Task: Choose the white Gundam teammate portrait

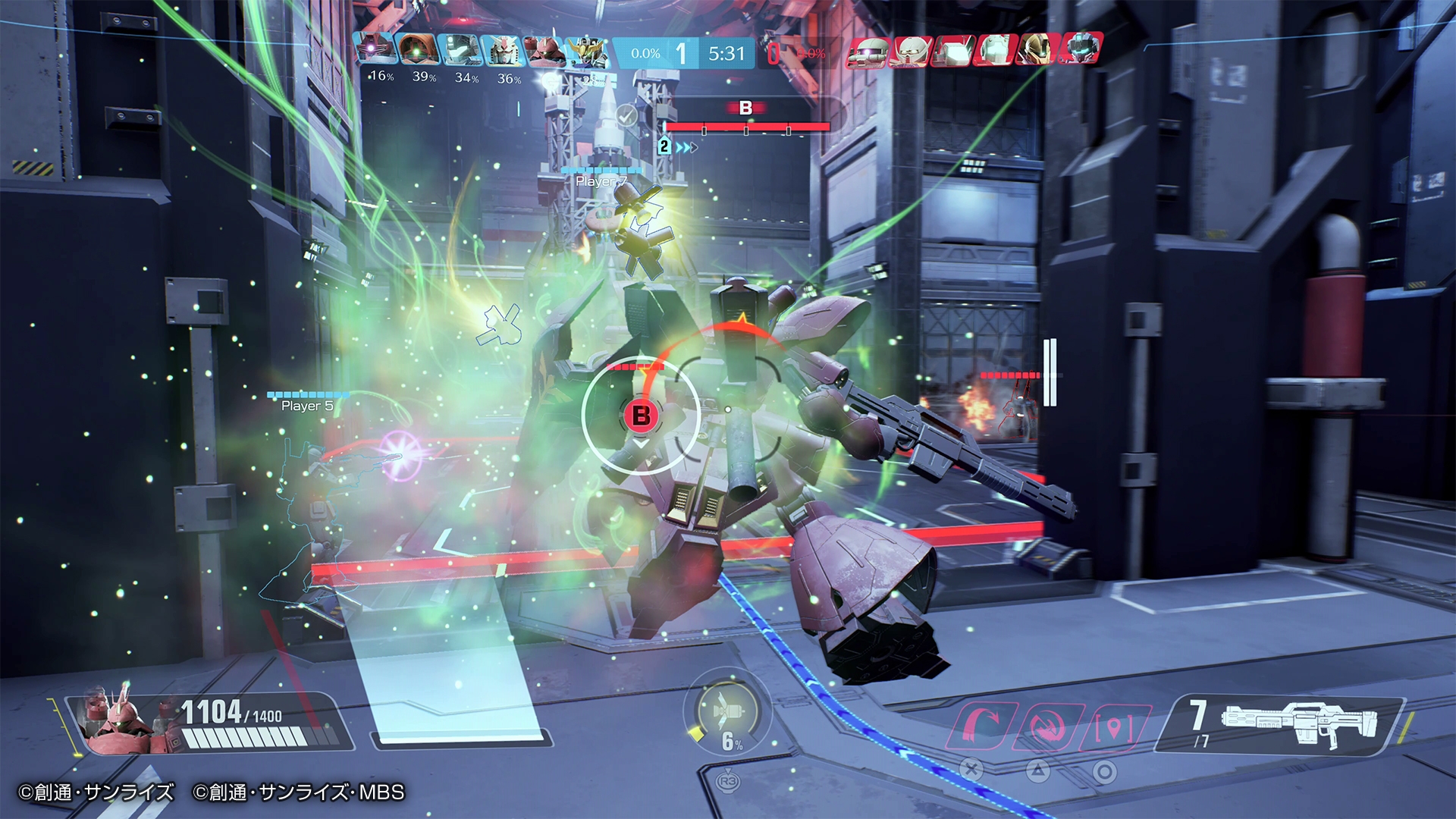Action: point(502,51)
